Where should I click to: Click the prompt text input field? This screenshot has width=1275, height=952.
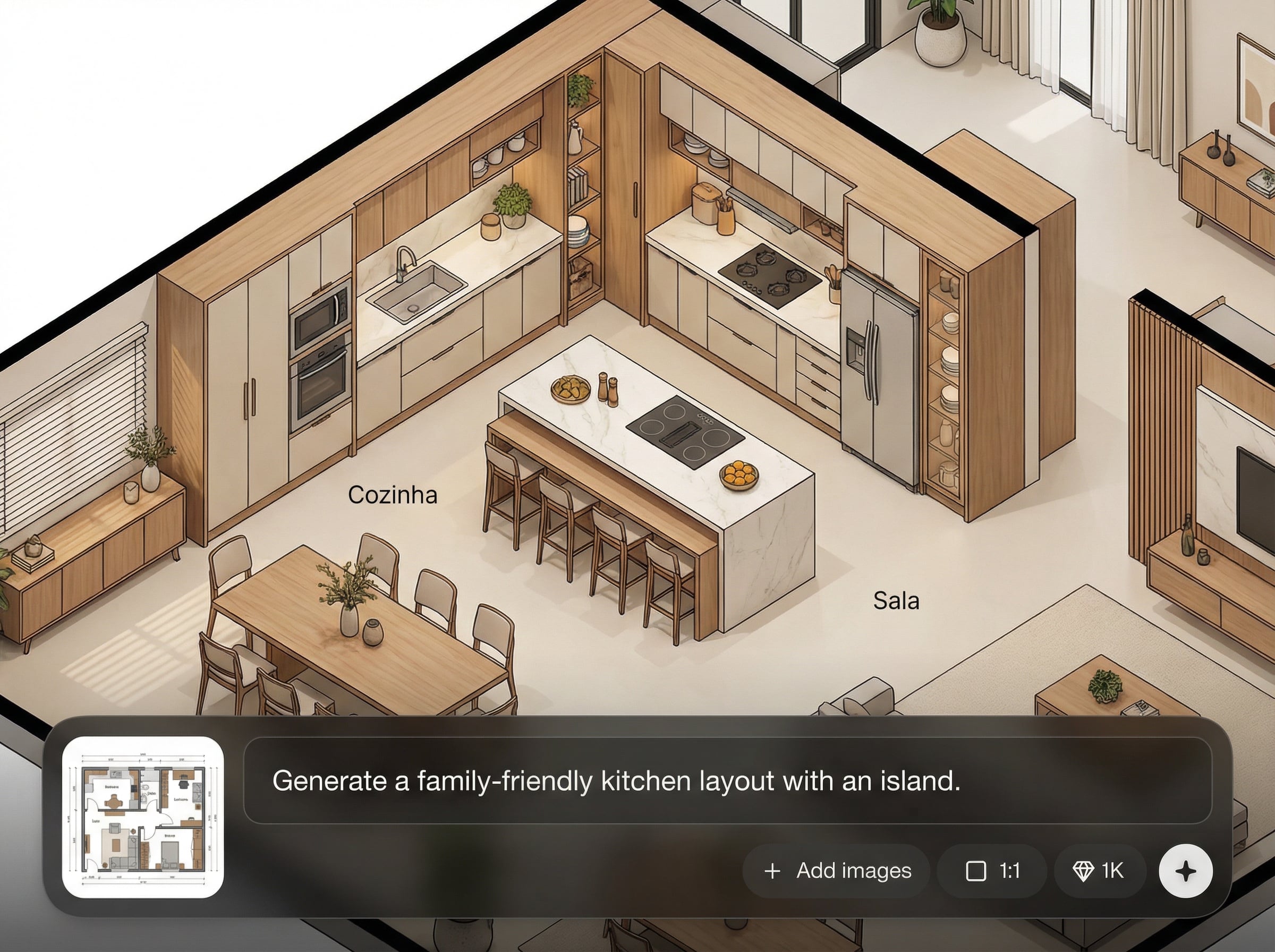727,781
